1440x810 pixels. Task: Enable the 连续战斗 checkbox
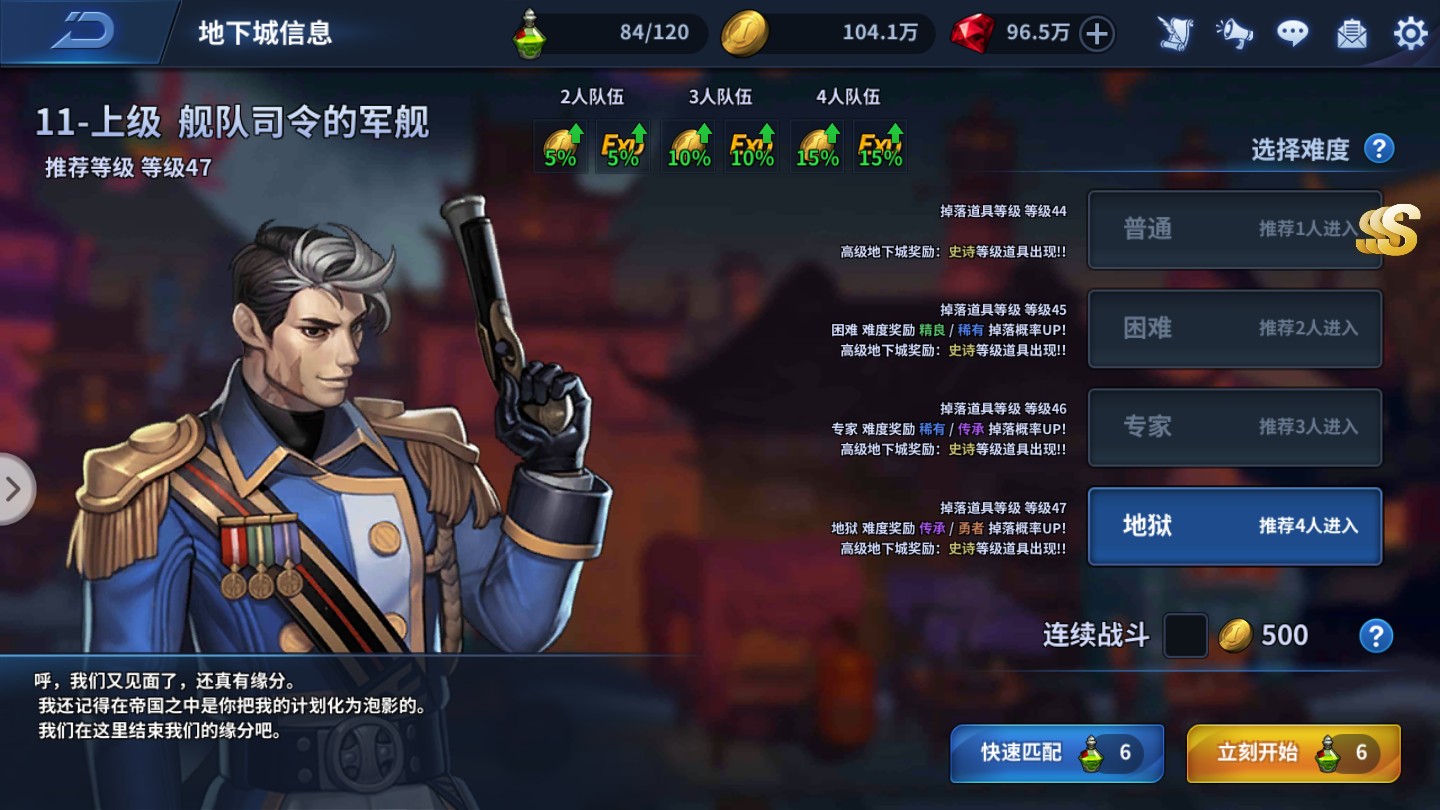tap(1185, 635)
